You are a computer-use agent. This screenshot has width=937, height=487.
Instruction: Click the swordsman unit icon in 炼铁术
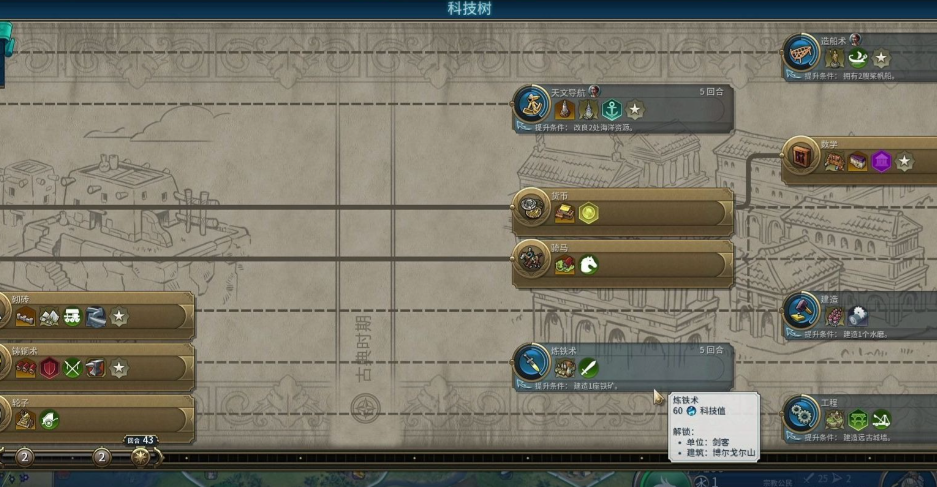(589, 368)
